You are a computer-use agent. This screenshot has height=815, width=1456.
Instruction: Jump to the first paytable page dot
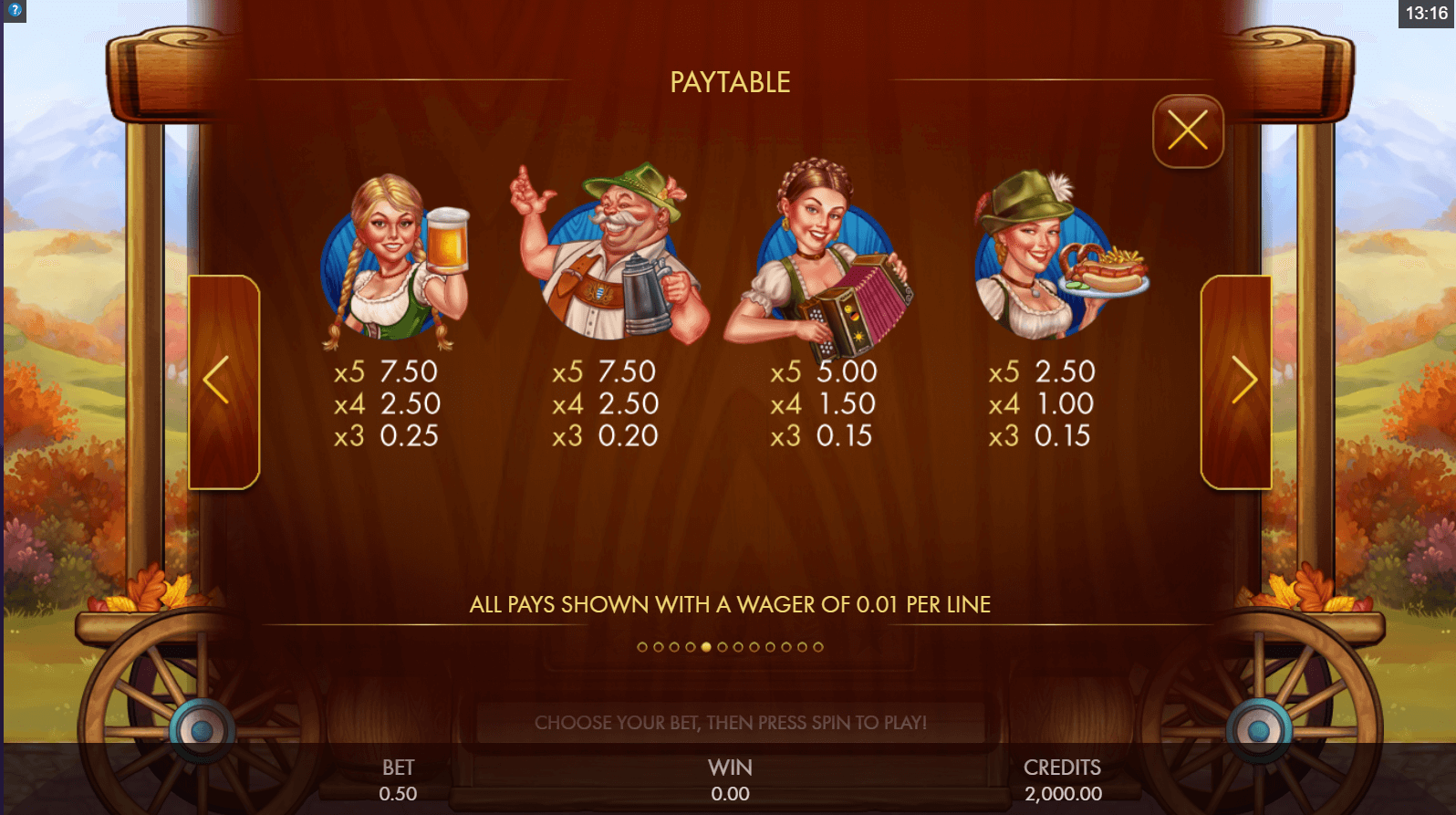pos(642,647)
